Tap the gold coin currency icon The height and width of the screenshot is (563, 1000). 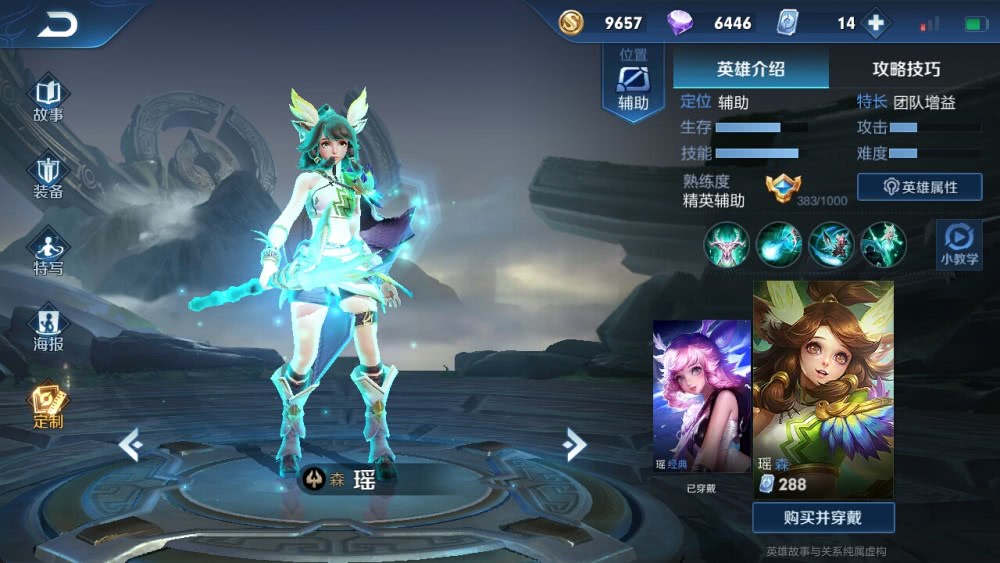pos(571,22)
